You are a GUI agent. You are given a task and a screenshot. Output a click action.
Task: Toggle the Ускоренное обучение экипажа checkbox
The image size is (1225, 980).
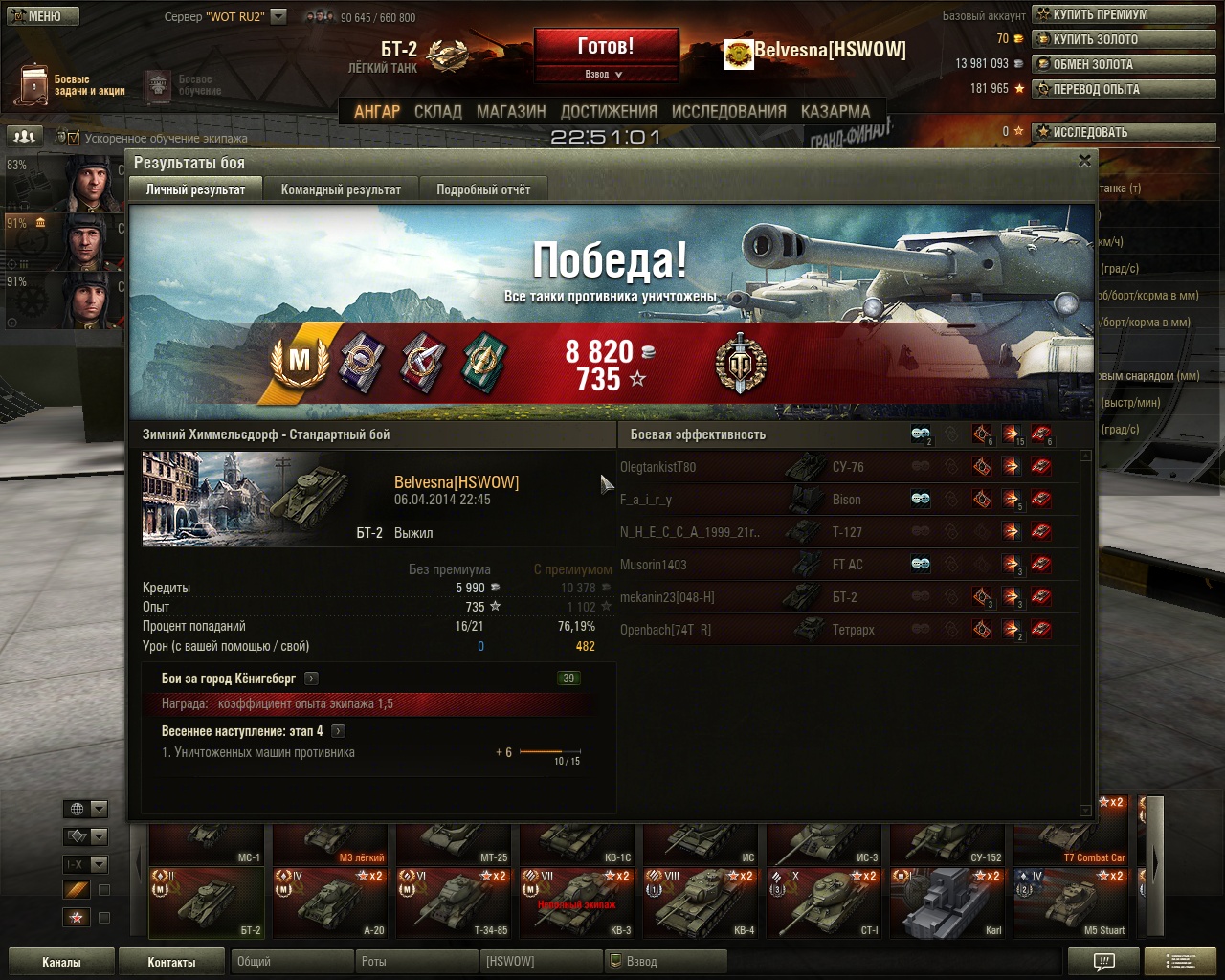(74, 138)
